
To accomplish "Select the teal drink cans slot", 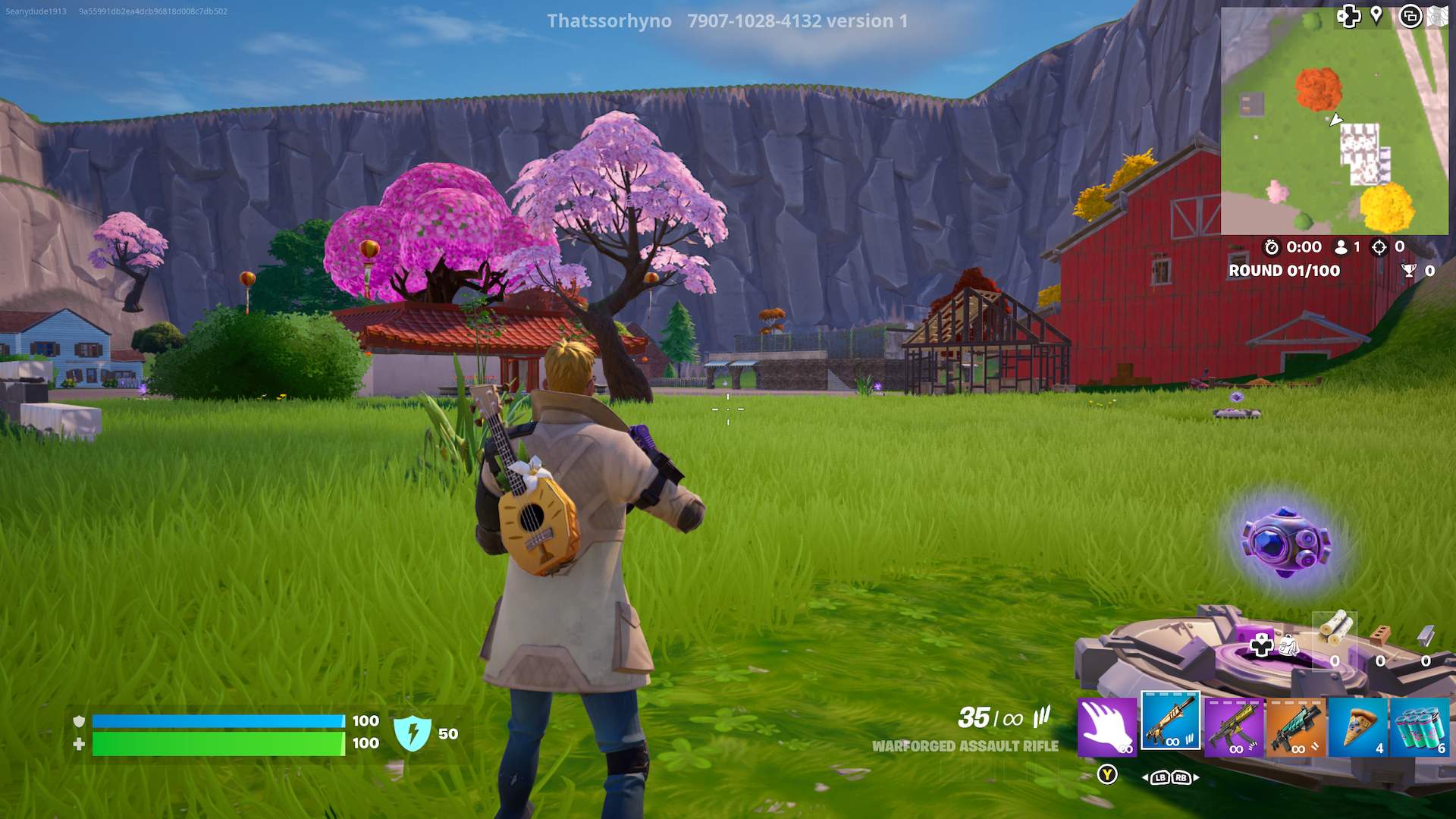I will click(x=1420, y=727).
